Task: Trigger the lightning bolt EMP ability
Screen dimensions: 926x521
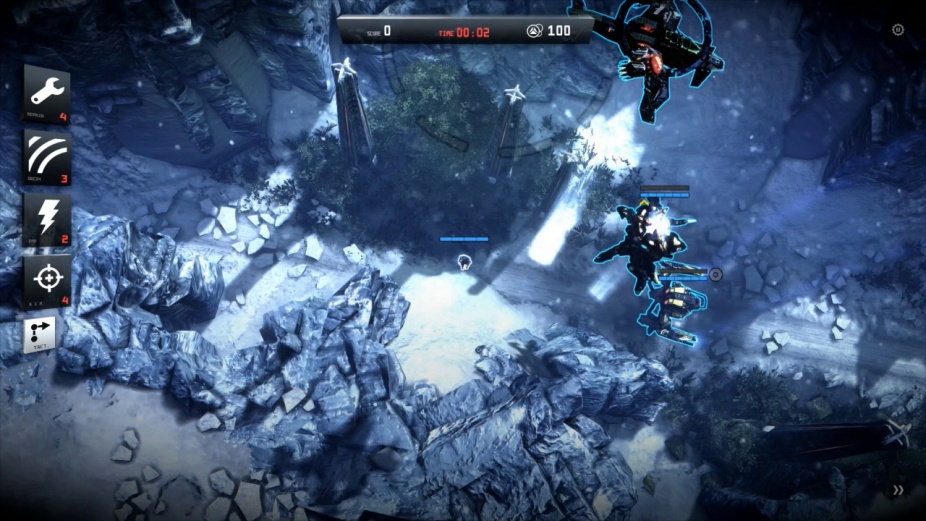Action: coord(46,219)
